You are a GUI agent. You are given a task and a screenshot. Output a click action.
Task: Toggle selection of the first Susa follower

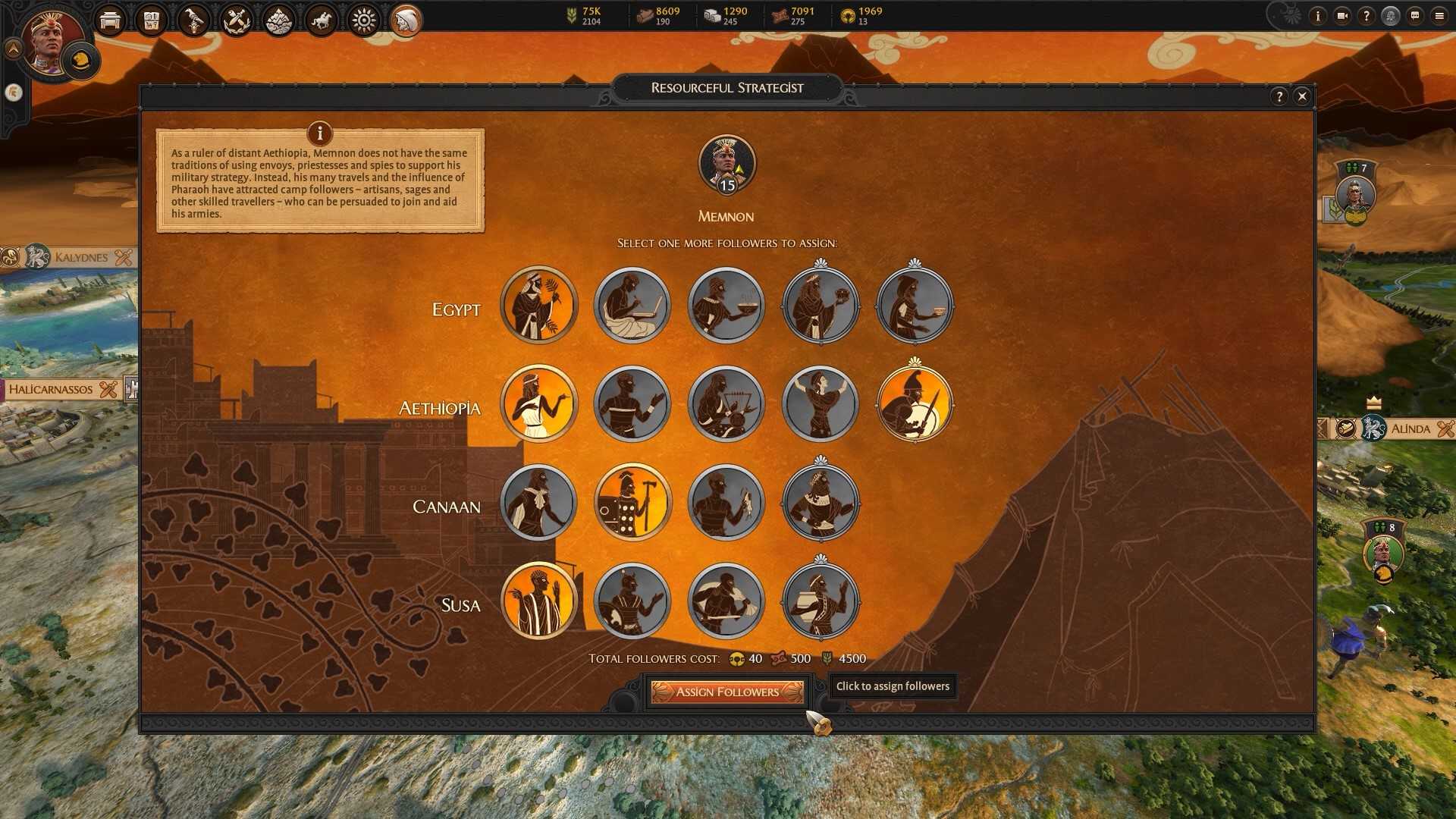539,601
